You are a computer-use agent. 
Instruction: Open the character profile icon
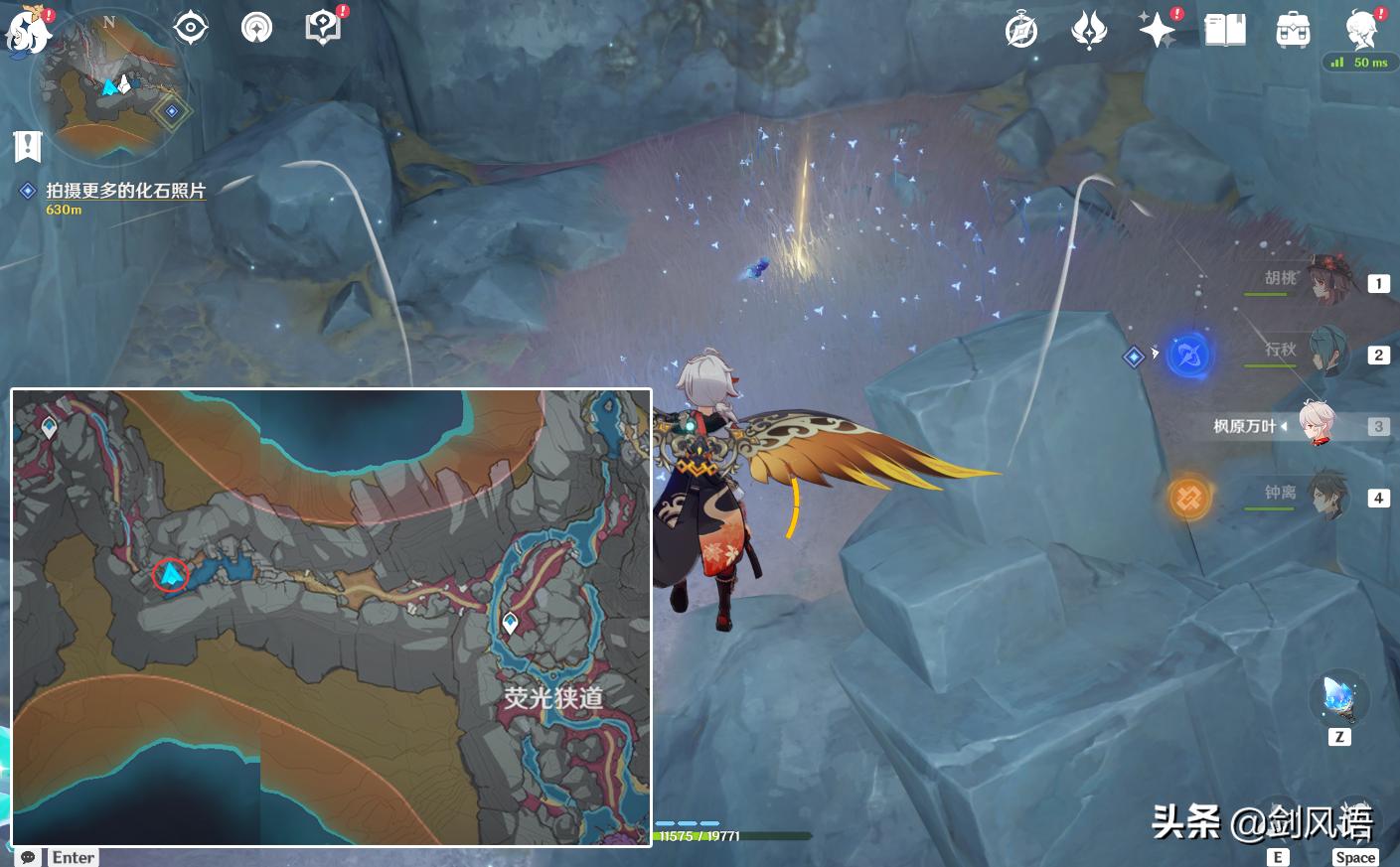(x=1360, y=30)
